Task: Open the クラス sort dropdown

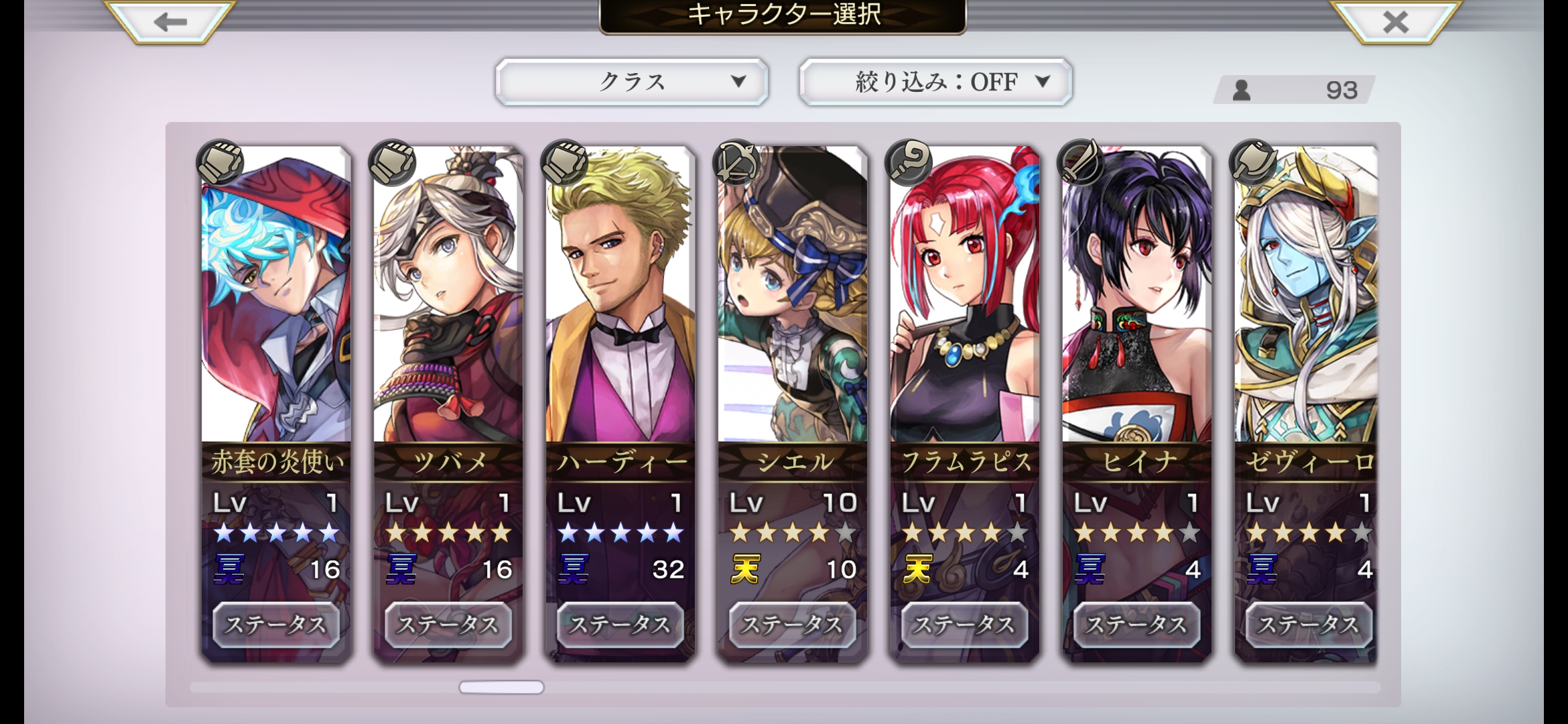Action: (631, 82)
